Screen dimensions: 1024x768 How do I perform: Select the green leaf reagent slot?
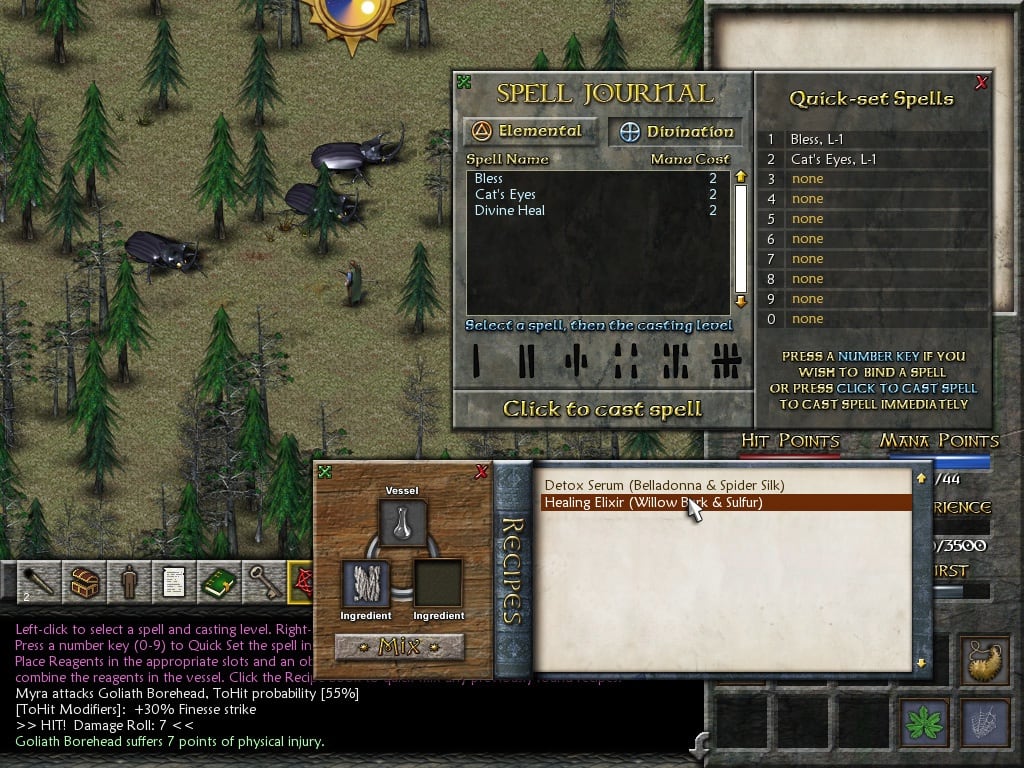(x=925, y=722)
